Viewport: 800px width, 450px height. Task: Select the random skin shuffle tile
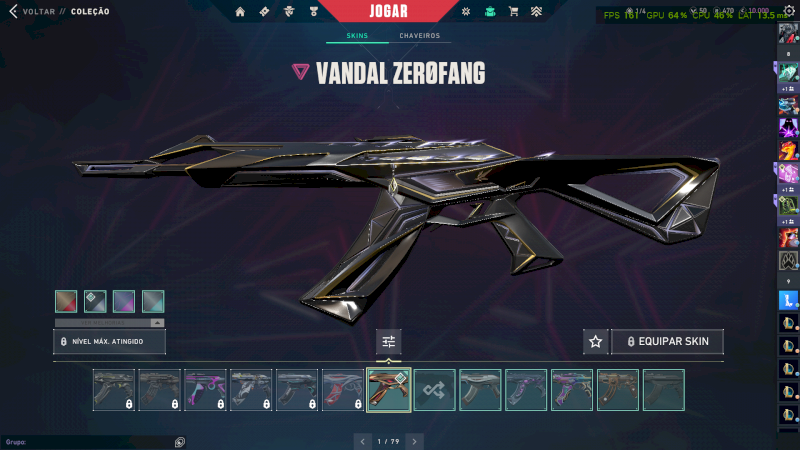tap(435, 390)
